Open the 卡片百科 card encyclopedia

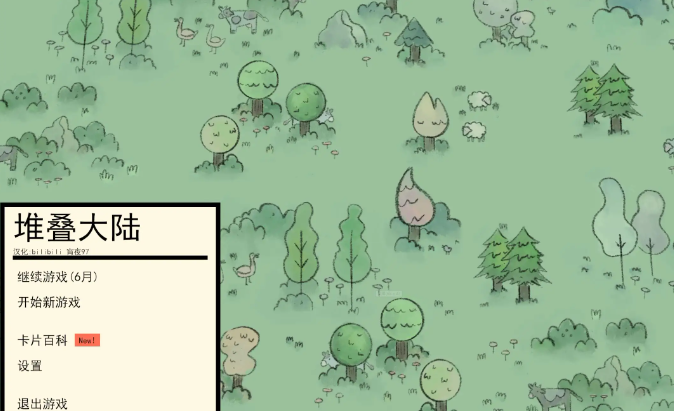[42, 340]
